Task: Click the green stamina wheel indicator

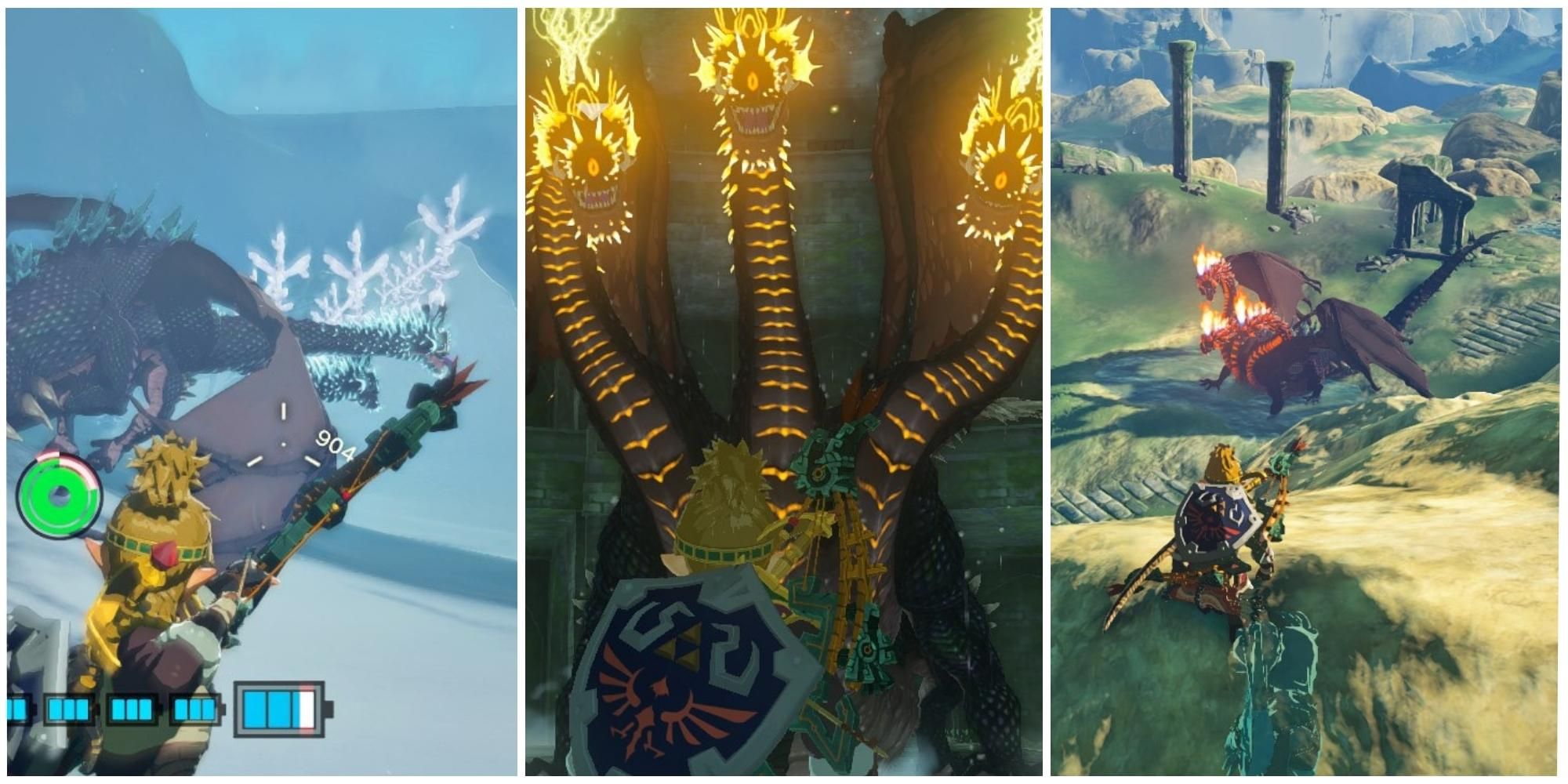Action: click(59, 495)
